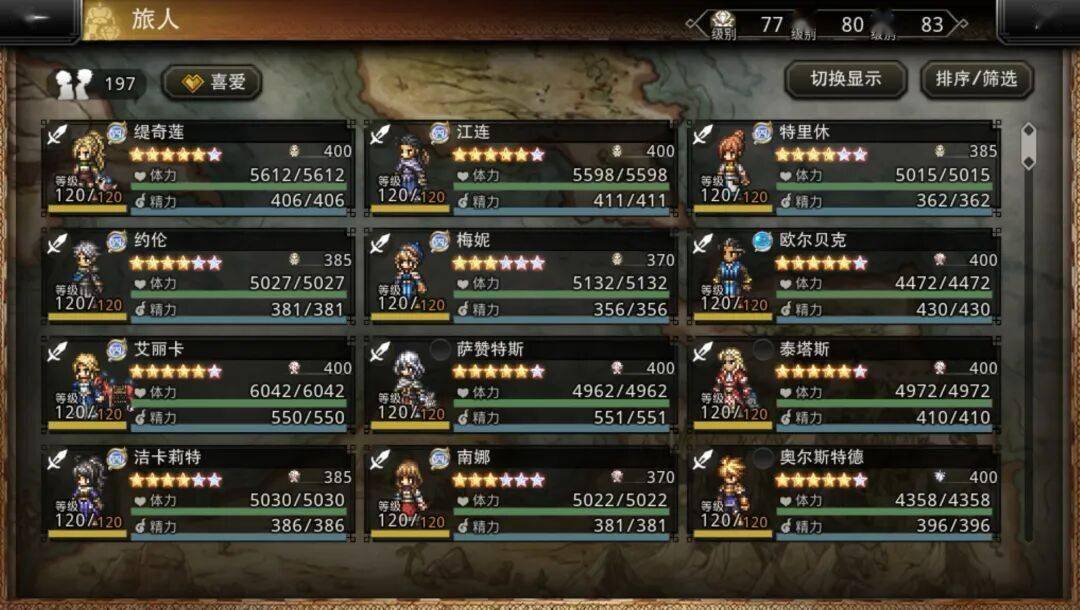Open the 排序/筛选 sort and filter menu

click(x=976, y=80)
